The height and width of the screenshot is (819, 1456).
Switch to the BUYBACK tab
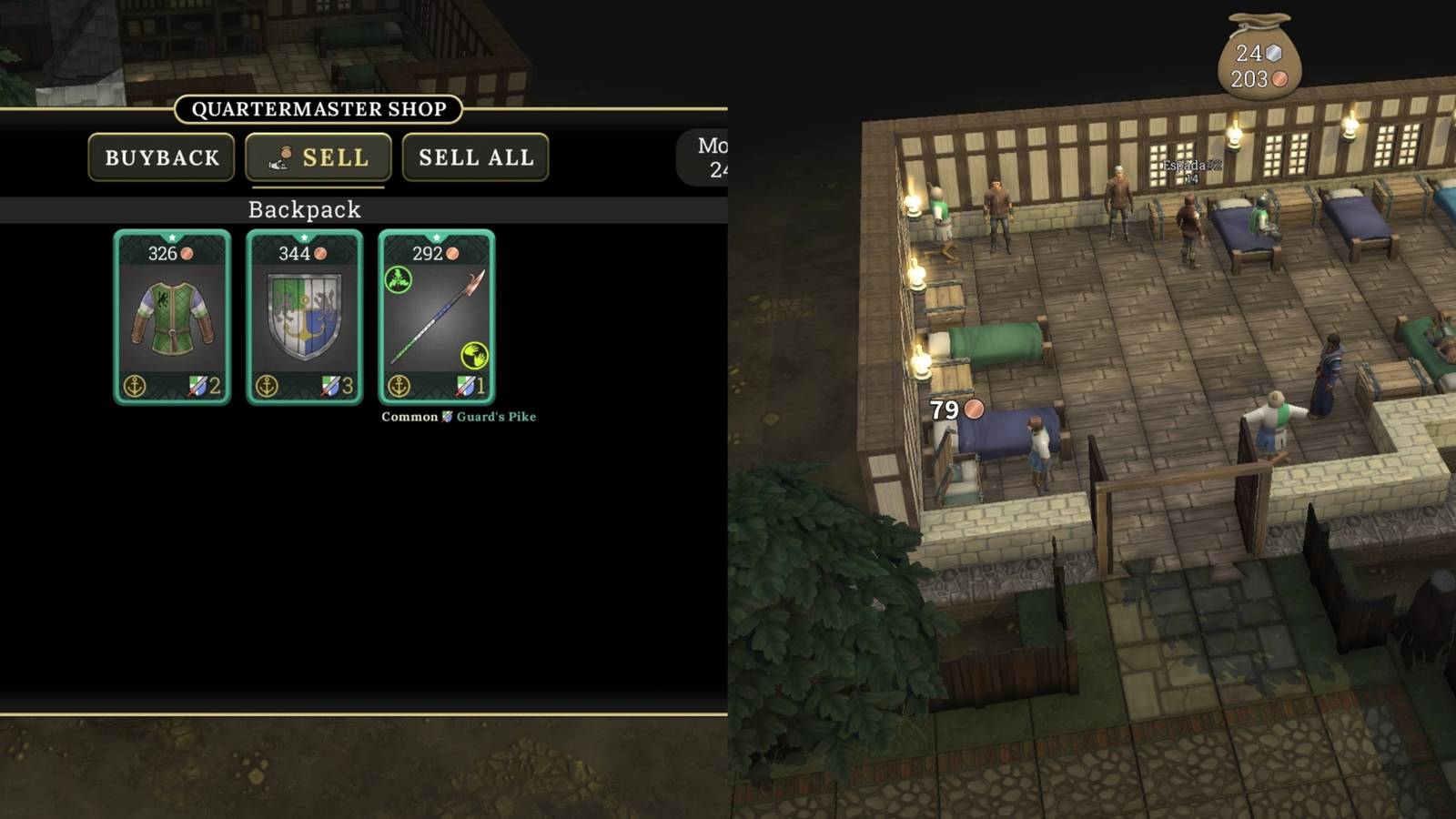click(x=160, y=157)
